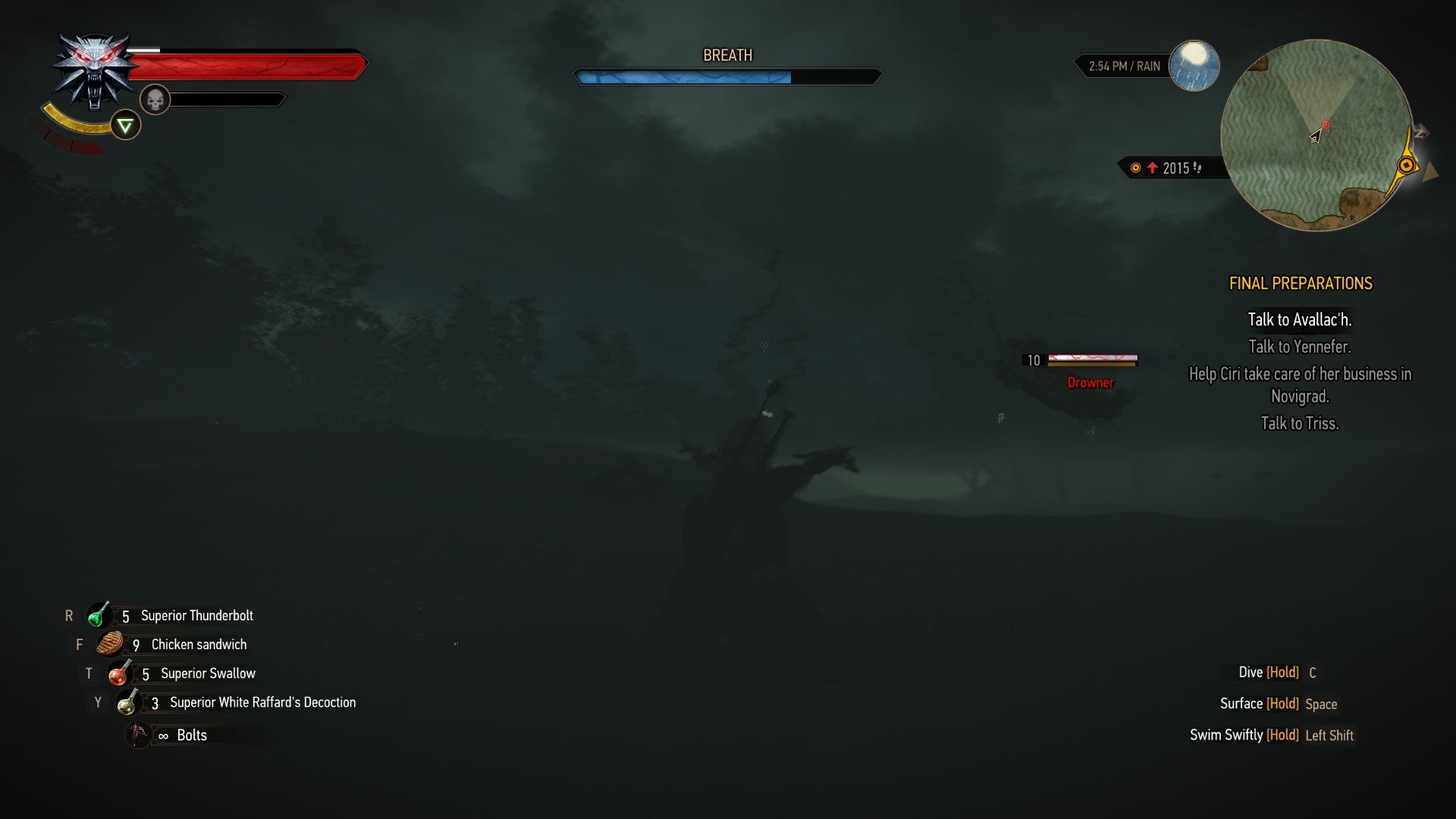This screenshot has height=819, width=1456.
Task: Select the Talk to Triss objective
Action: click(x=1301, y=424)
